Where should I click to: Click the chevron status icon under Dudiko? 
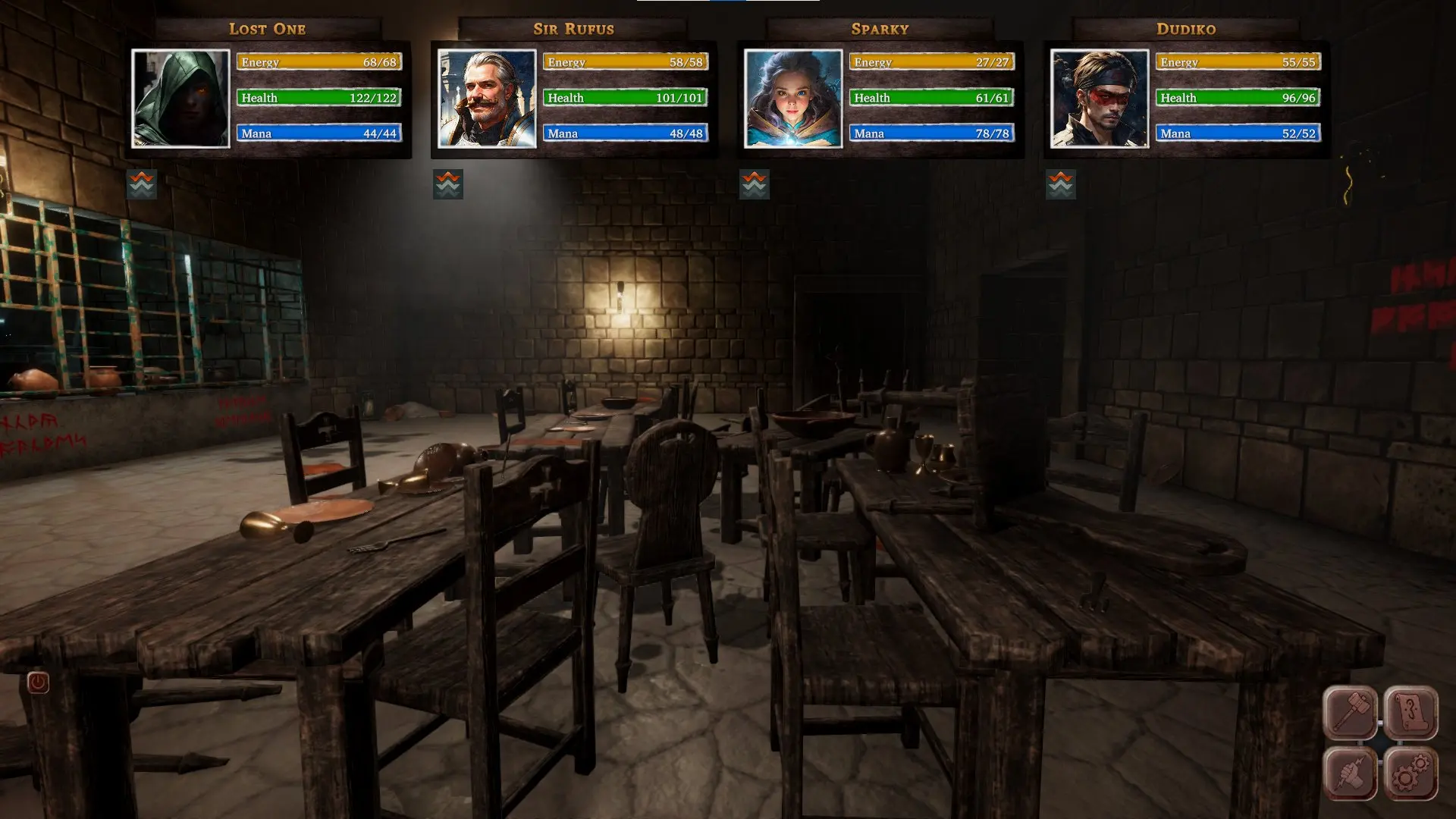click(x=1061, y=184)
